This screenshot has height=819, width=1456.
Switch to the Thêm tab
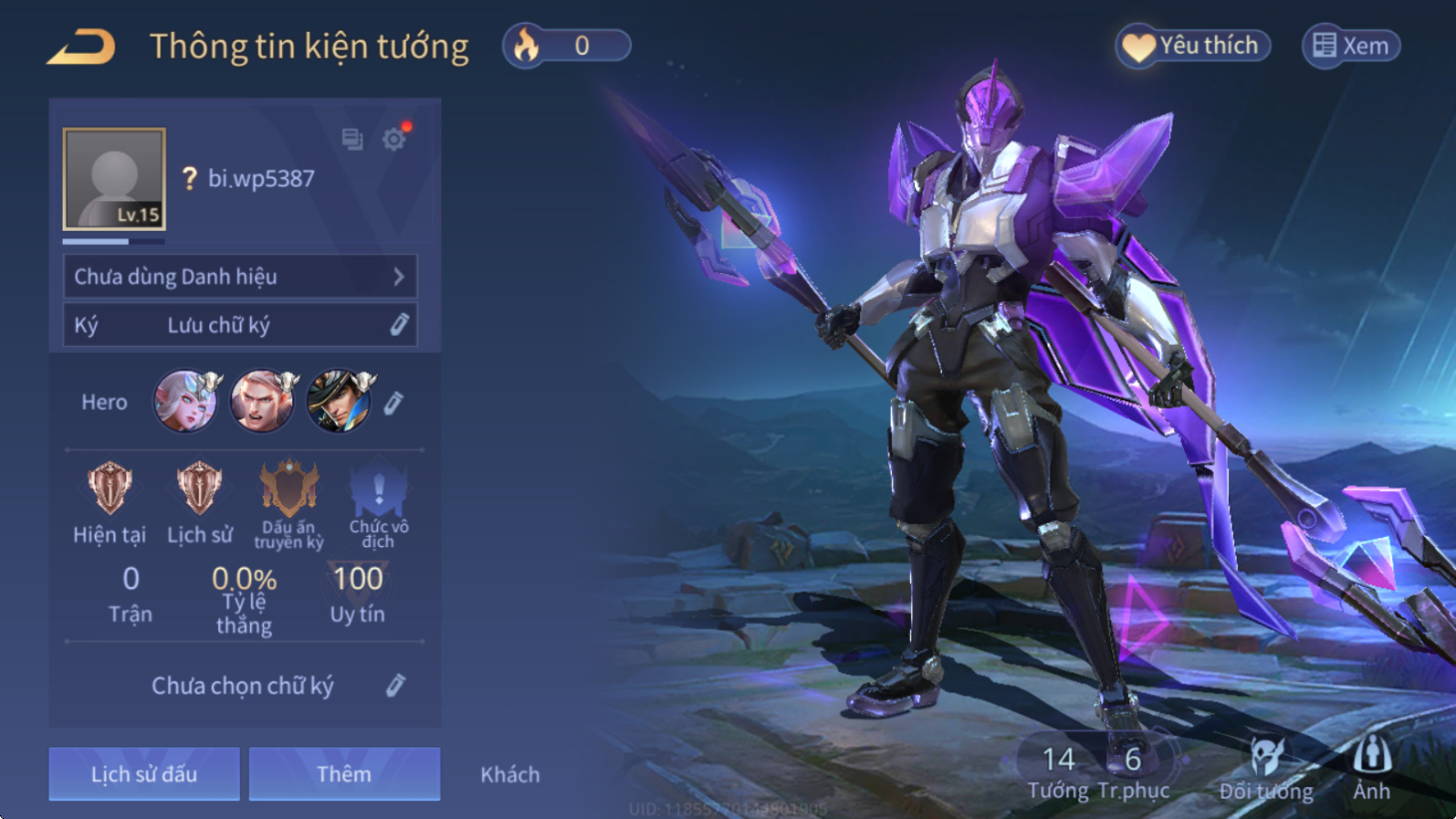pyautogui.click(x=344, y=774)
